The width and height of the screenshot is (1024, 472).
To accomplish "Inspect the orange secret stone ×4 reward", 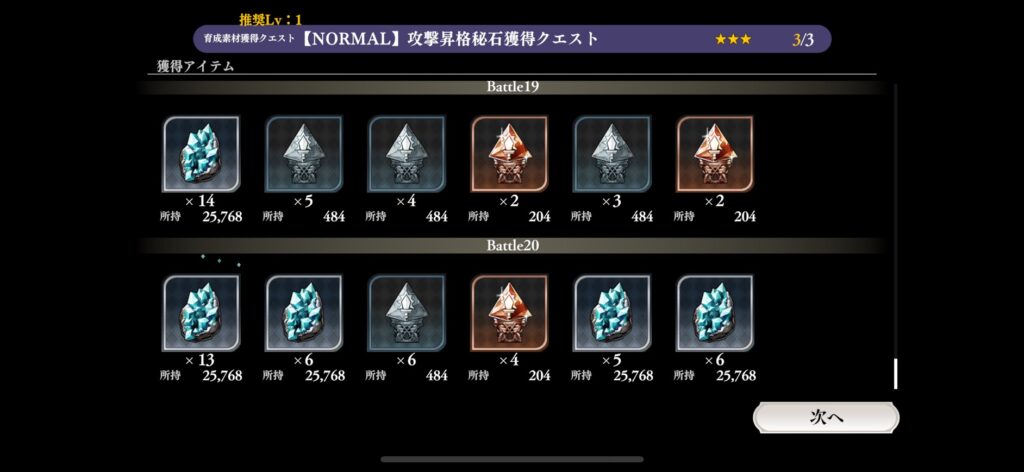I will click(509, 312).
